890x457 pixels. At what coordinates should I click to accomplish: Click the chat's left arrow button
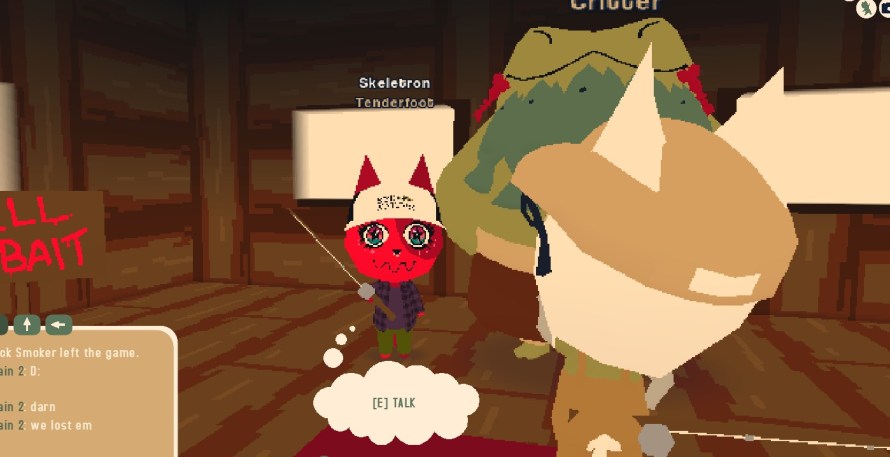(x=59, y=324)
